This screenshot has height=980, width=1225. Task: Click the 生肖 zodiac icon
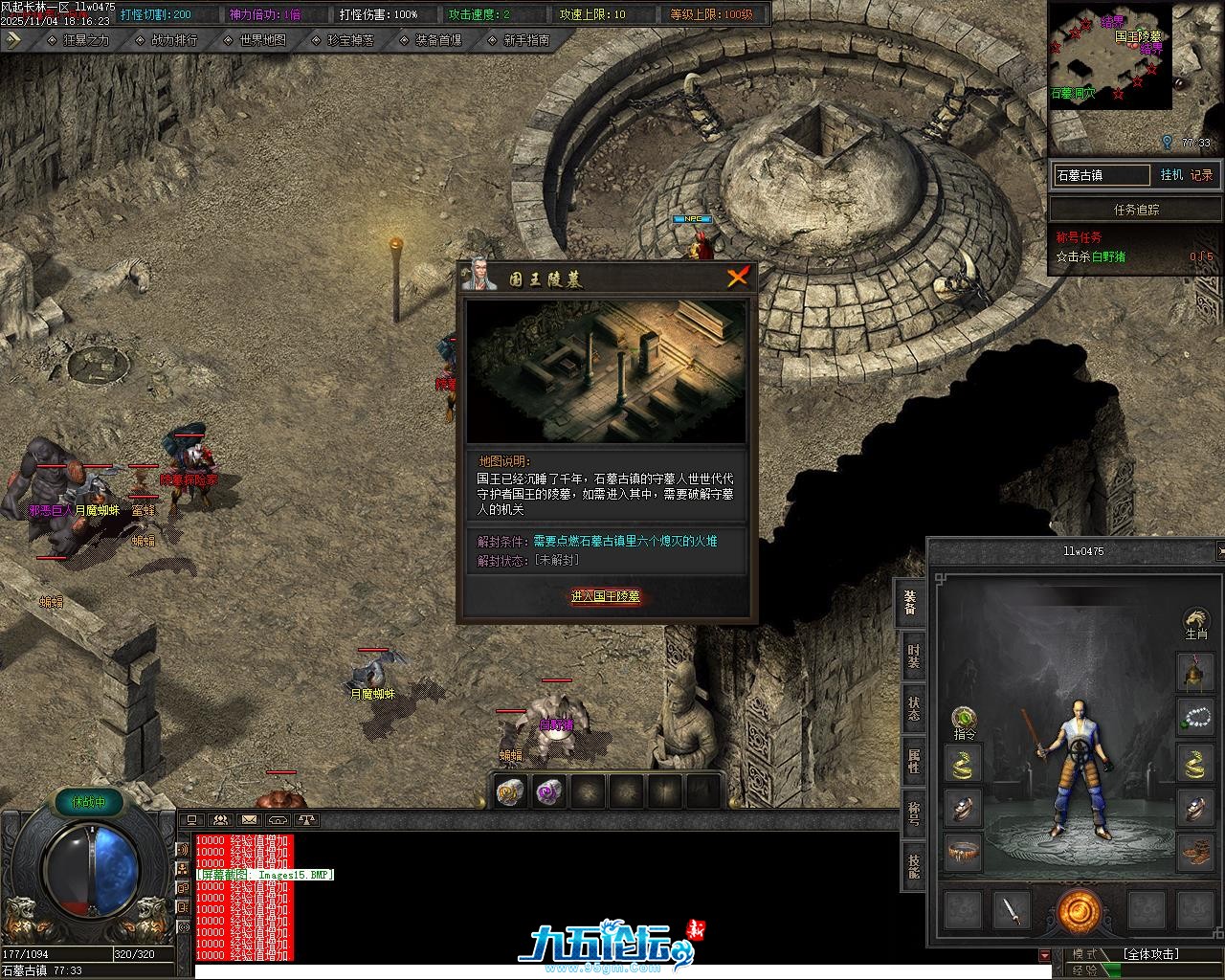point(1195,622)
